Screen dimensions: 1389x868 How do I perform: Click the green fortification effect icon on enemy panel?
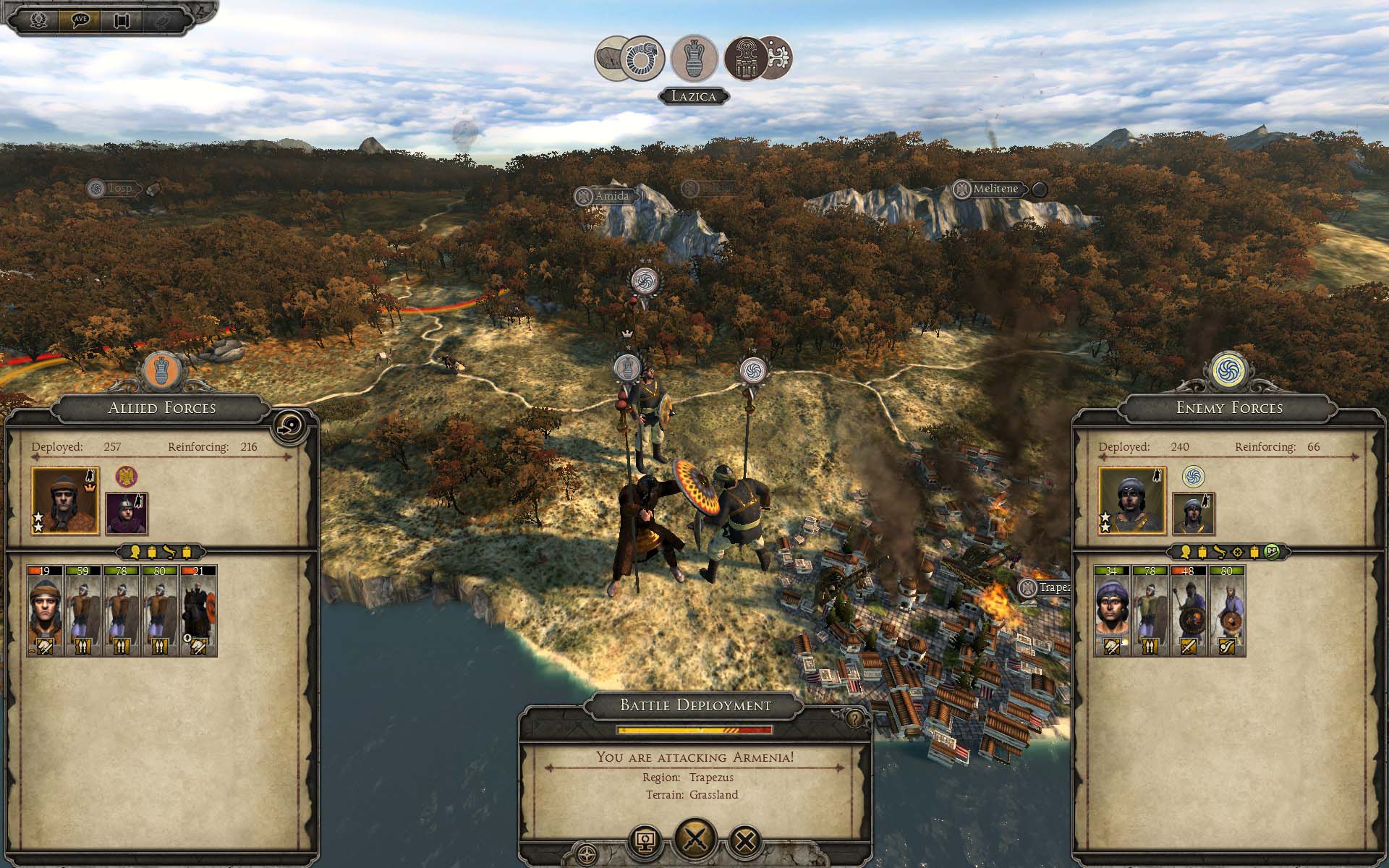(x=1272, y=552)
